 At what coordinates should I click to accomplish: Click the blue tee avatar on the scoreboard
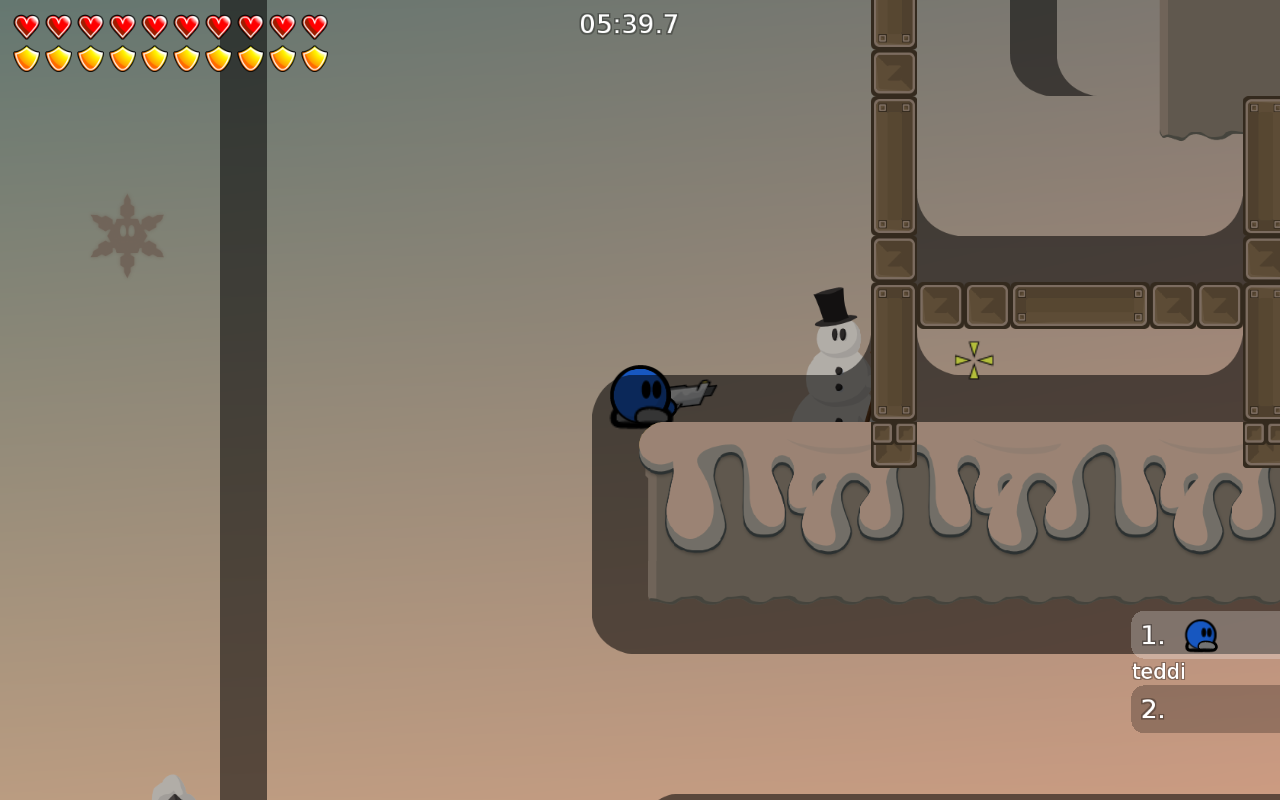pos(1201,634)
